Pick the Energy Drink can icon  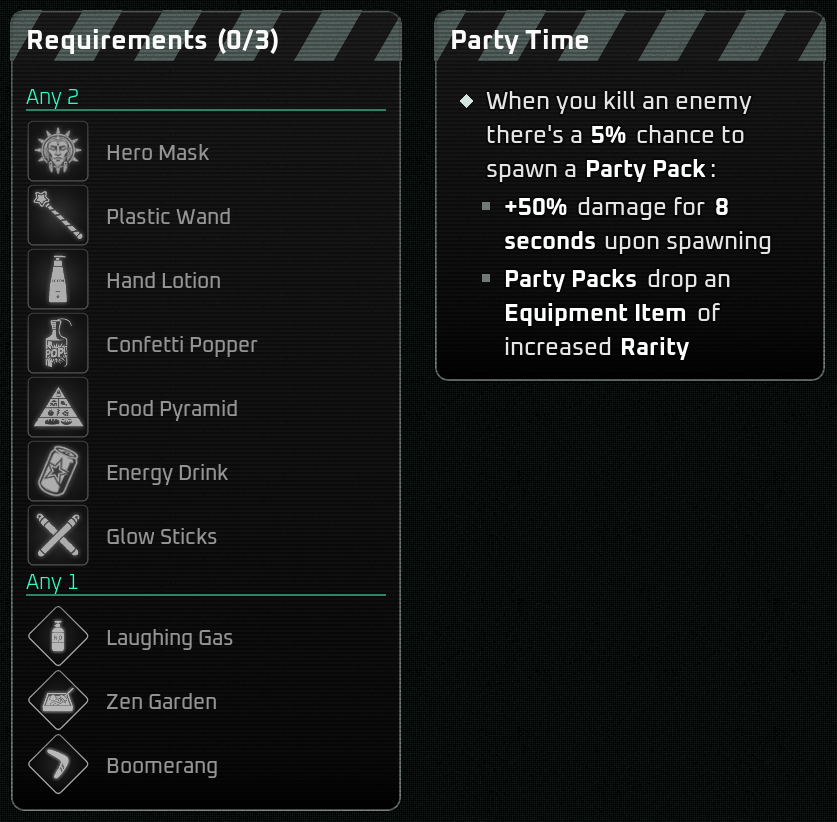pyautogui.click(x=58, y=472)
